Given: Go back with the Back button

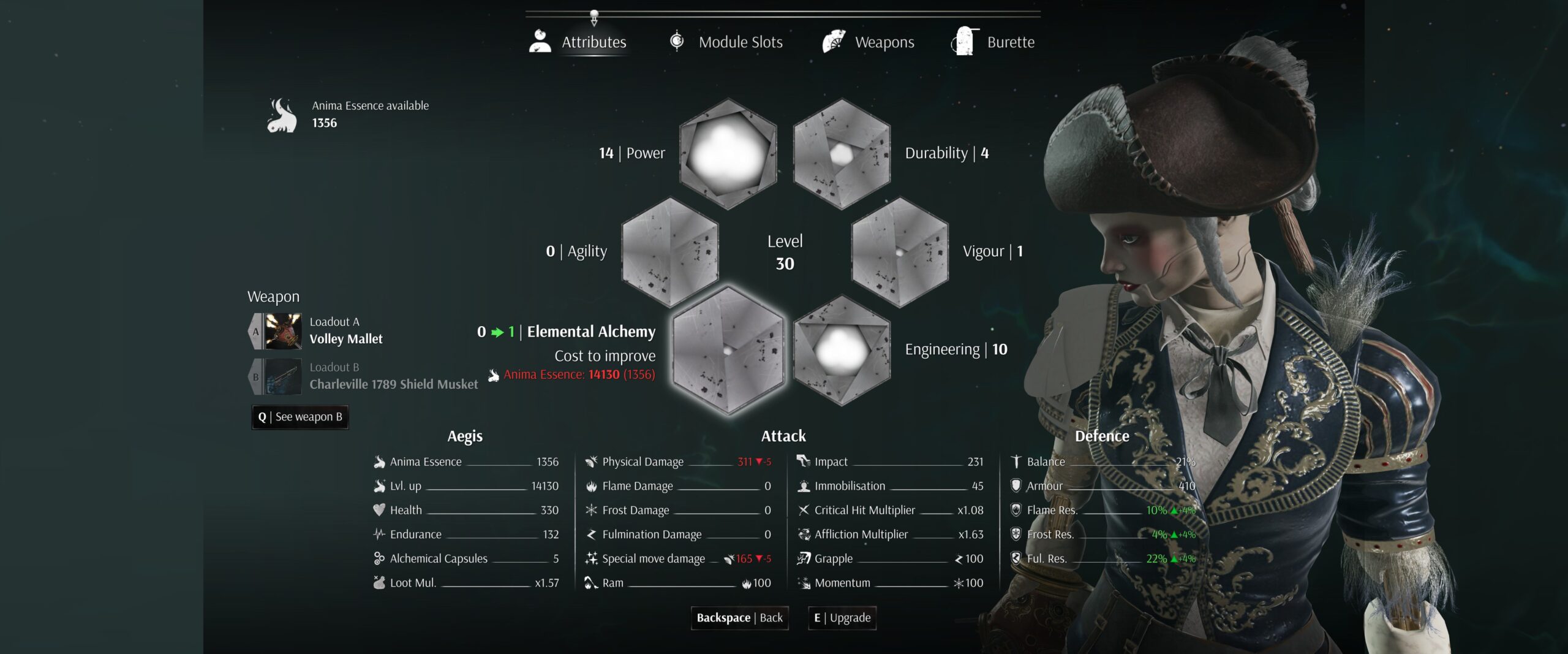Looking at the screenshot, I should [x=739, y=618].
